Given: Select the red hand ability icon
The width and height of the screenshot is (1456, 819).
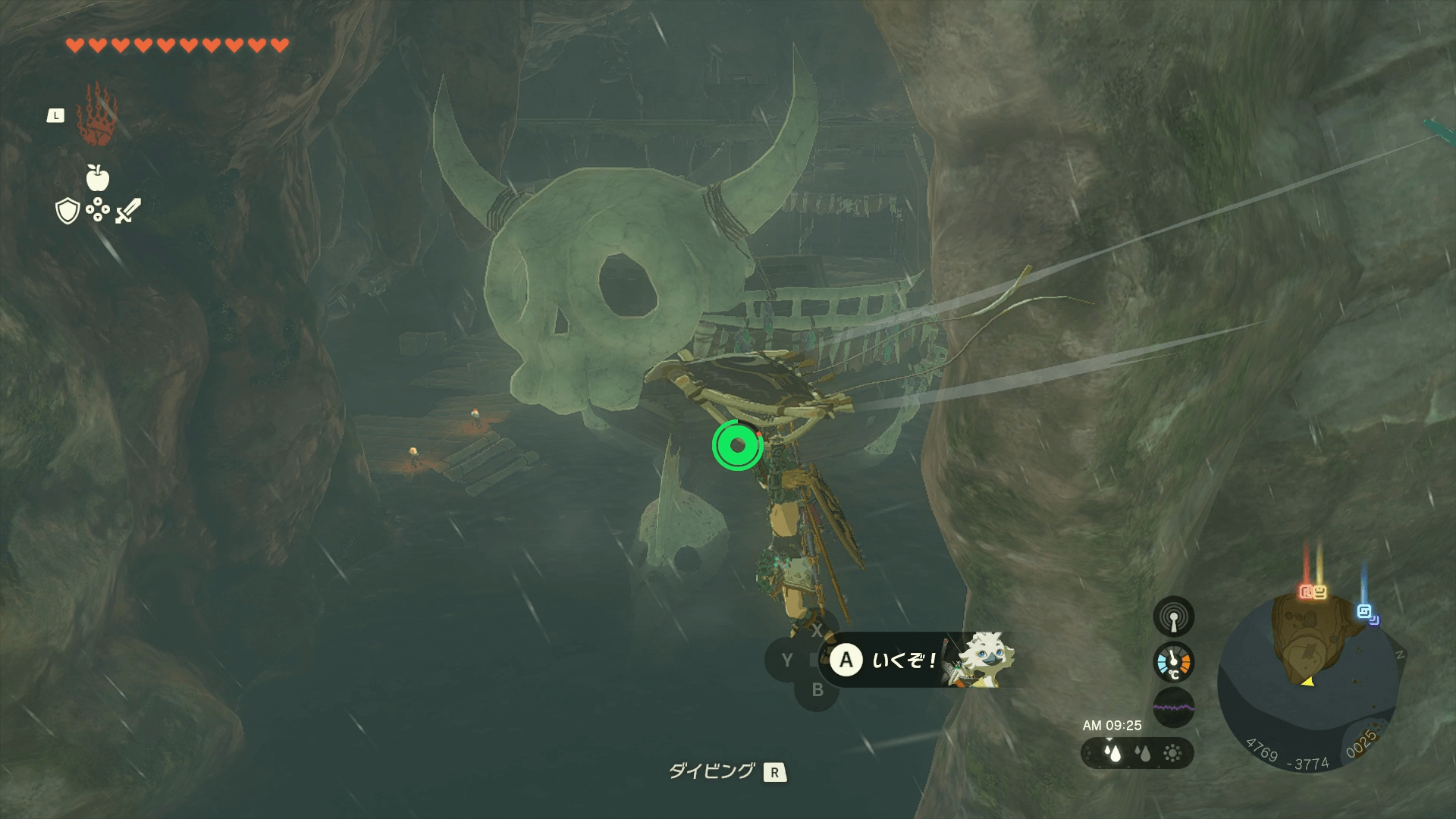Looking at the screenshot, I should click(x=96, y=115).
